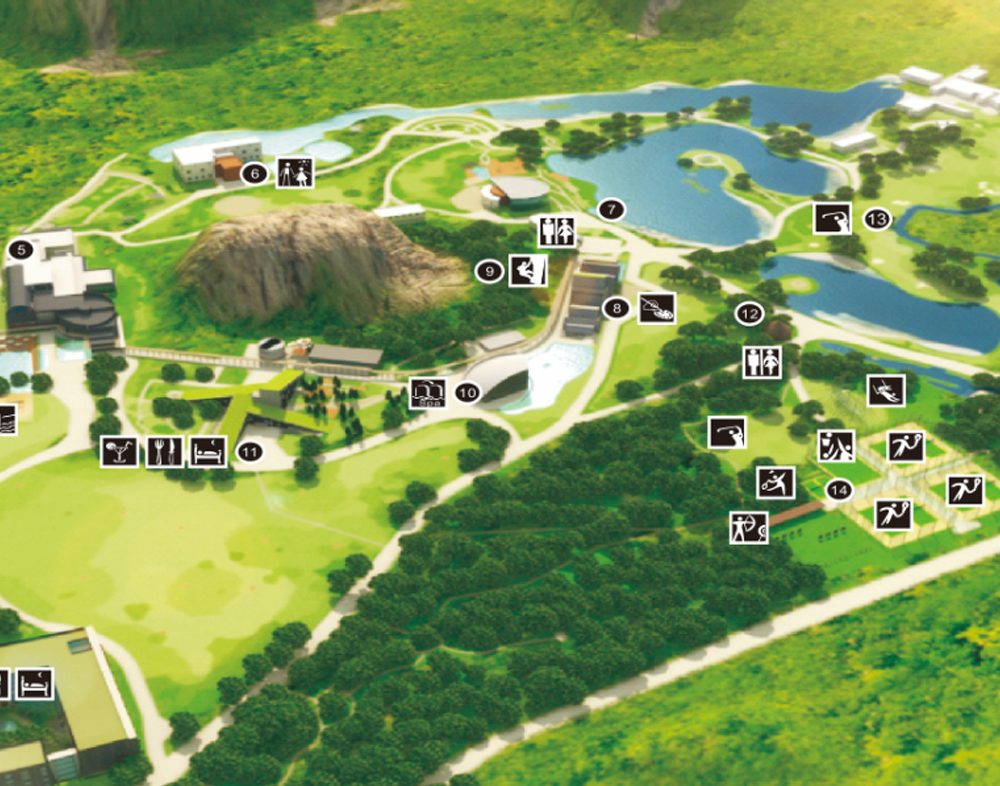Open the Spa icon on the map
1000x786 pixels.
(426, 391)
